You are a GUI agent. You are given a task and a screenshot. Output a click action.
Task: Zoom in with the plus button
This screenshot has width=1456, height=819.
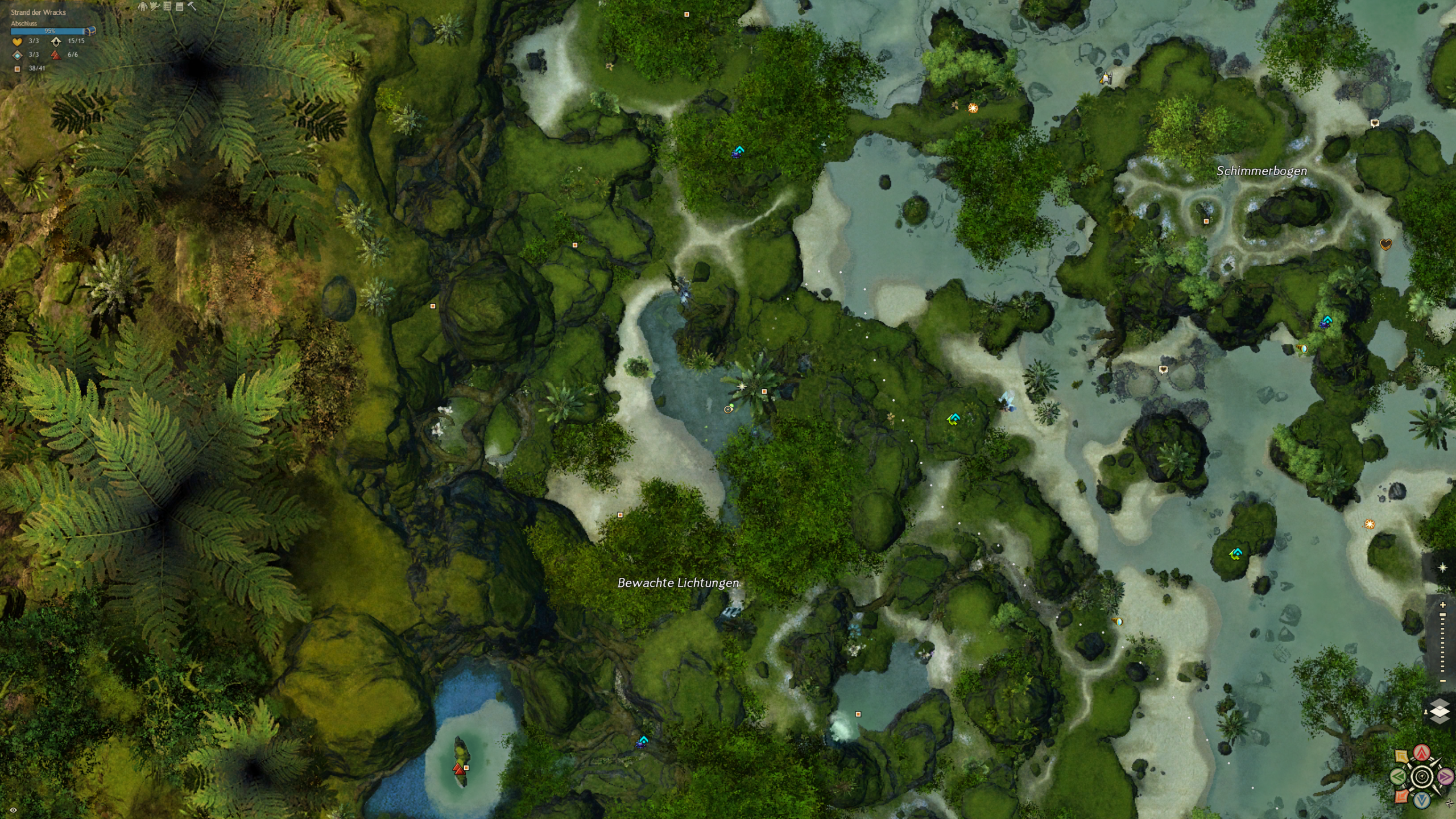click(1442, 605)
